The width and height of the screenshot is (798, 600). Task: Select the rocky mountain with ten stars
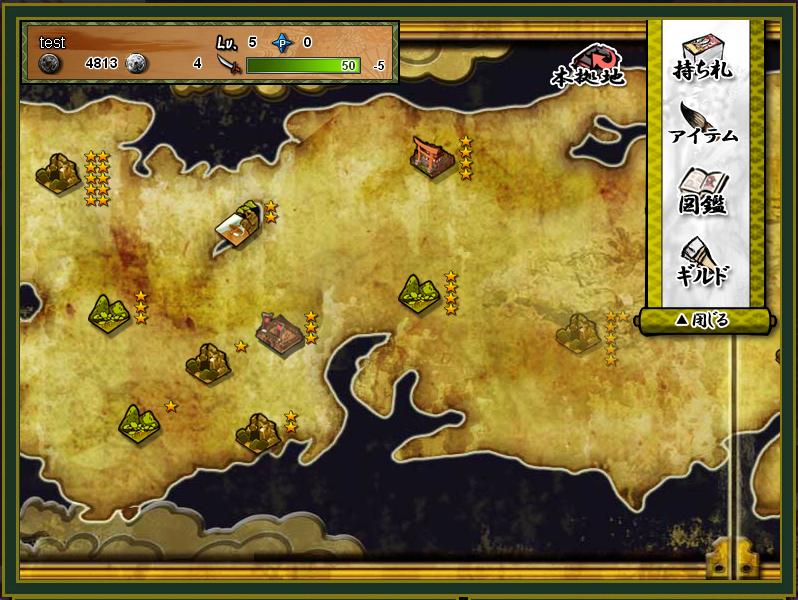pyautogui.click(x=59, y=173)
